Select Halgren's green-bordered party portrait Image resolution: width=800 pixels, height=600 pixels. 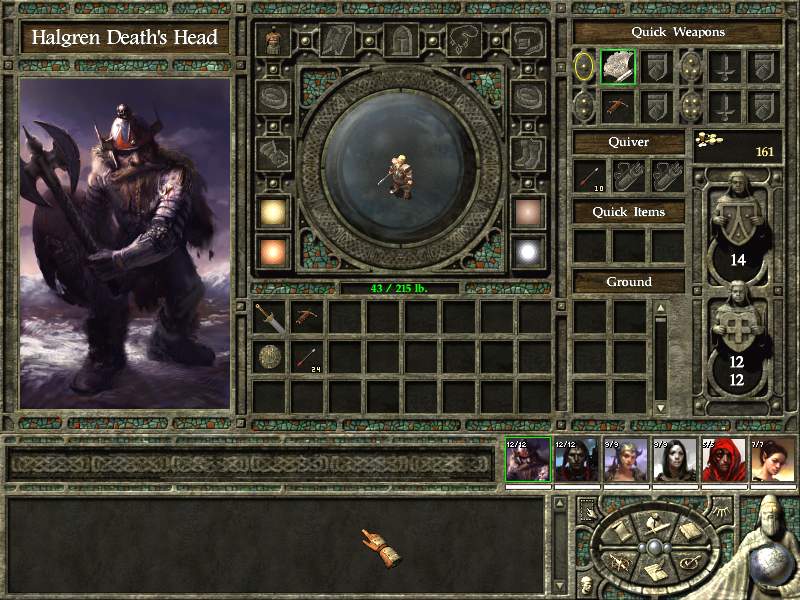tap(527, 461)
